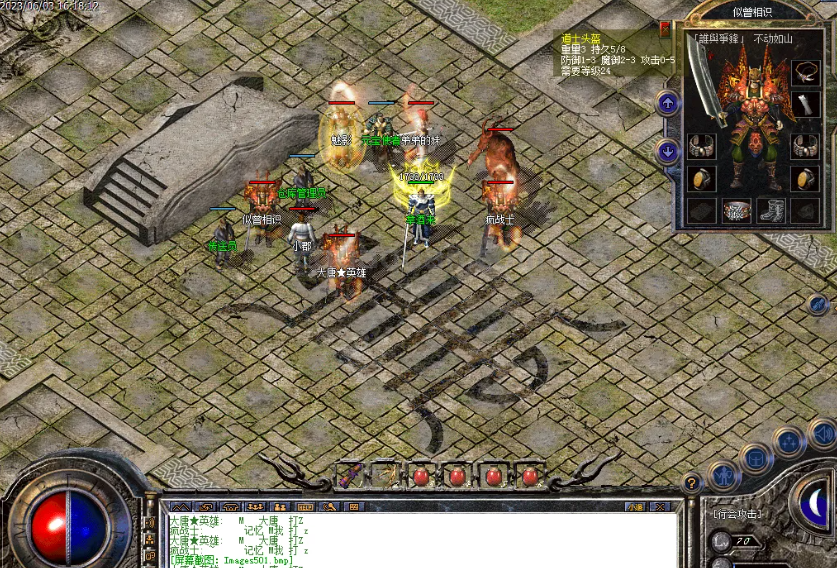Select the belt slot in equipment panel
This screenshot has width=837, height=568.
pos(737,211)
